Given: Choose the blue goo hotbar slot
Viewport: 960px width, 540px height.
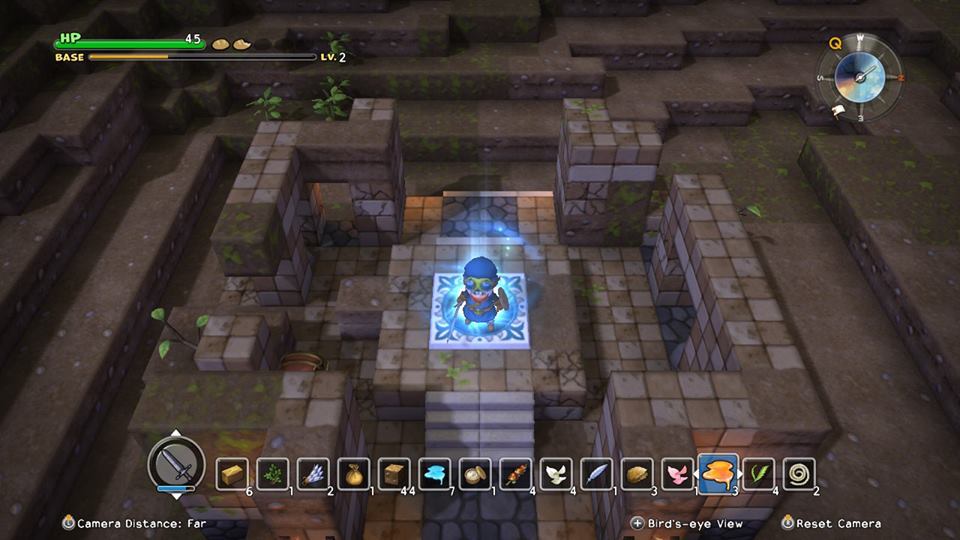Looking at the screenshot, I should [435, 474].
